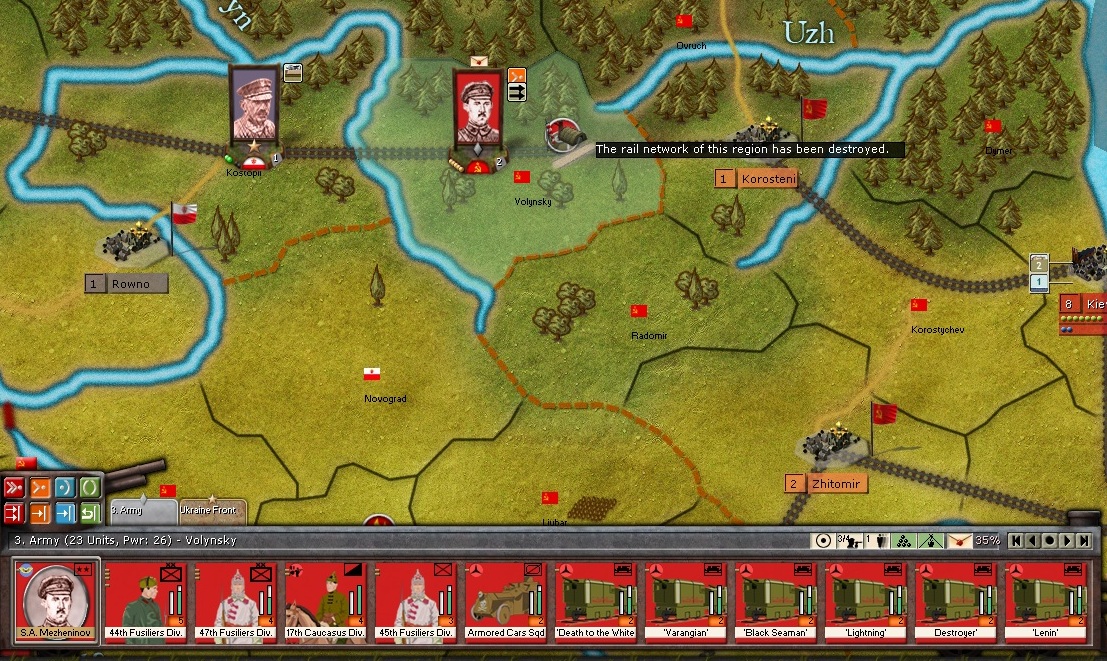1107x661 pixels.
Task: Choose the blue defensive posture button
Action: 65,488
